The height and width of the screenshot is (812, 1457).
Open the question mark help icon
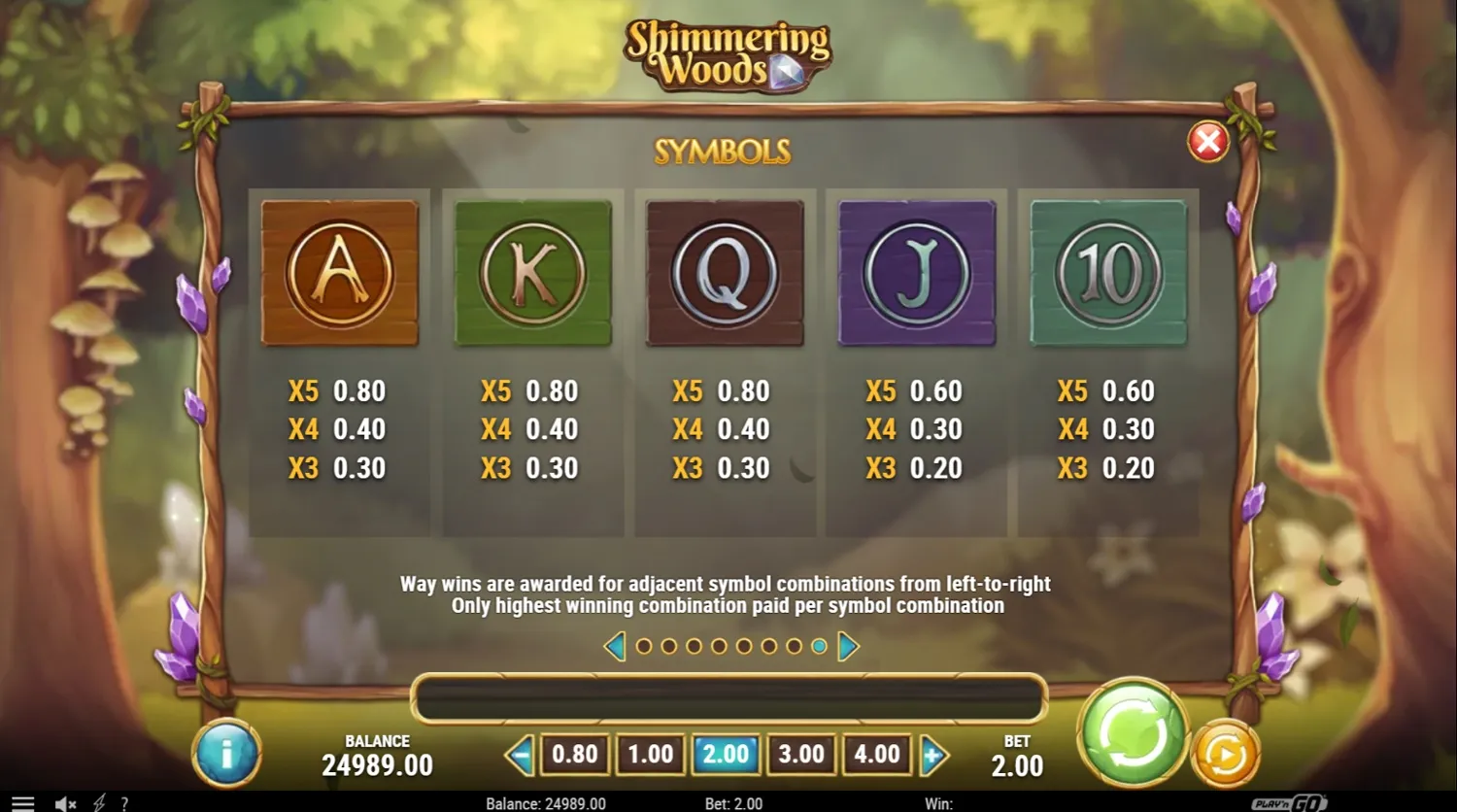[124, 803]
